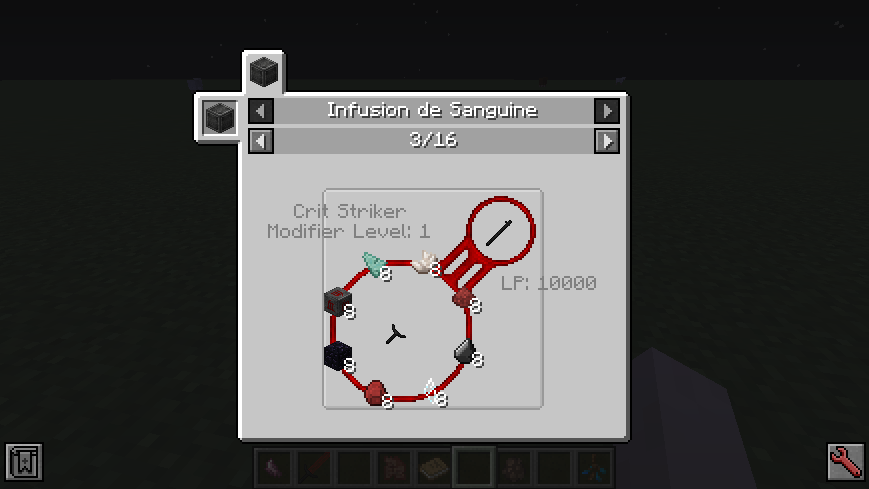Screen dimensions: 869x489
Task: Toggle the bookmark list button
Action: (23, 461)
